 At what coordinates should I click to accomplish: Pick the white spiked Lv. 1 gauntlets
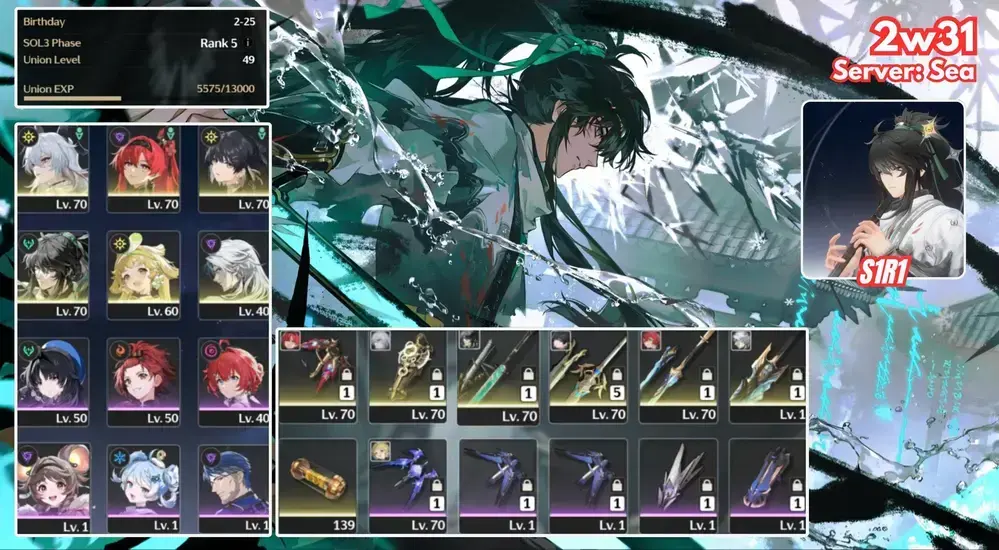pos(677,482)
